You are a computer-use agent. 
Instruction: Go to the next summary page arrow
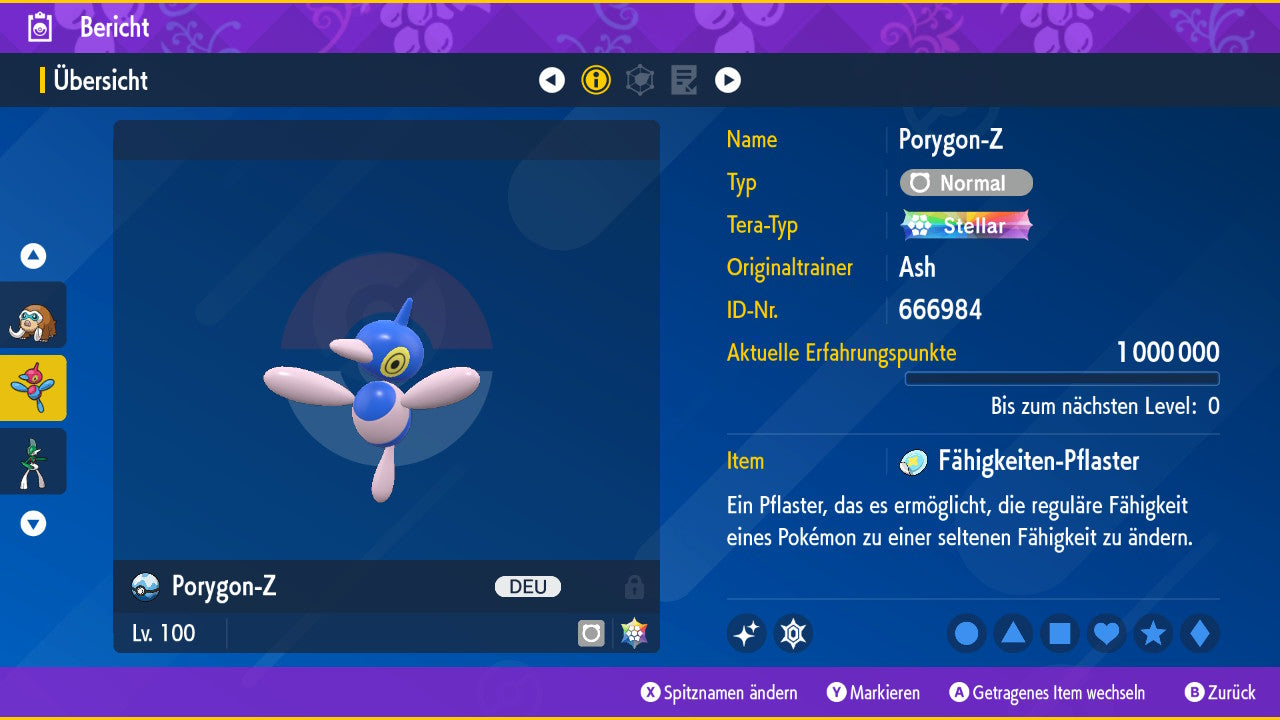coord(728,80)
